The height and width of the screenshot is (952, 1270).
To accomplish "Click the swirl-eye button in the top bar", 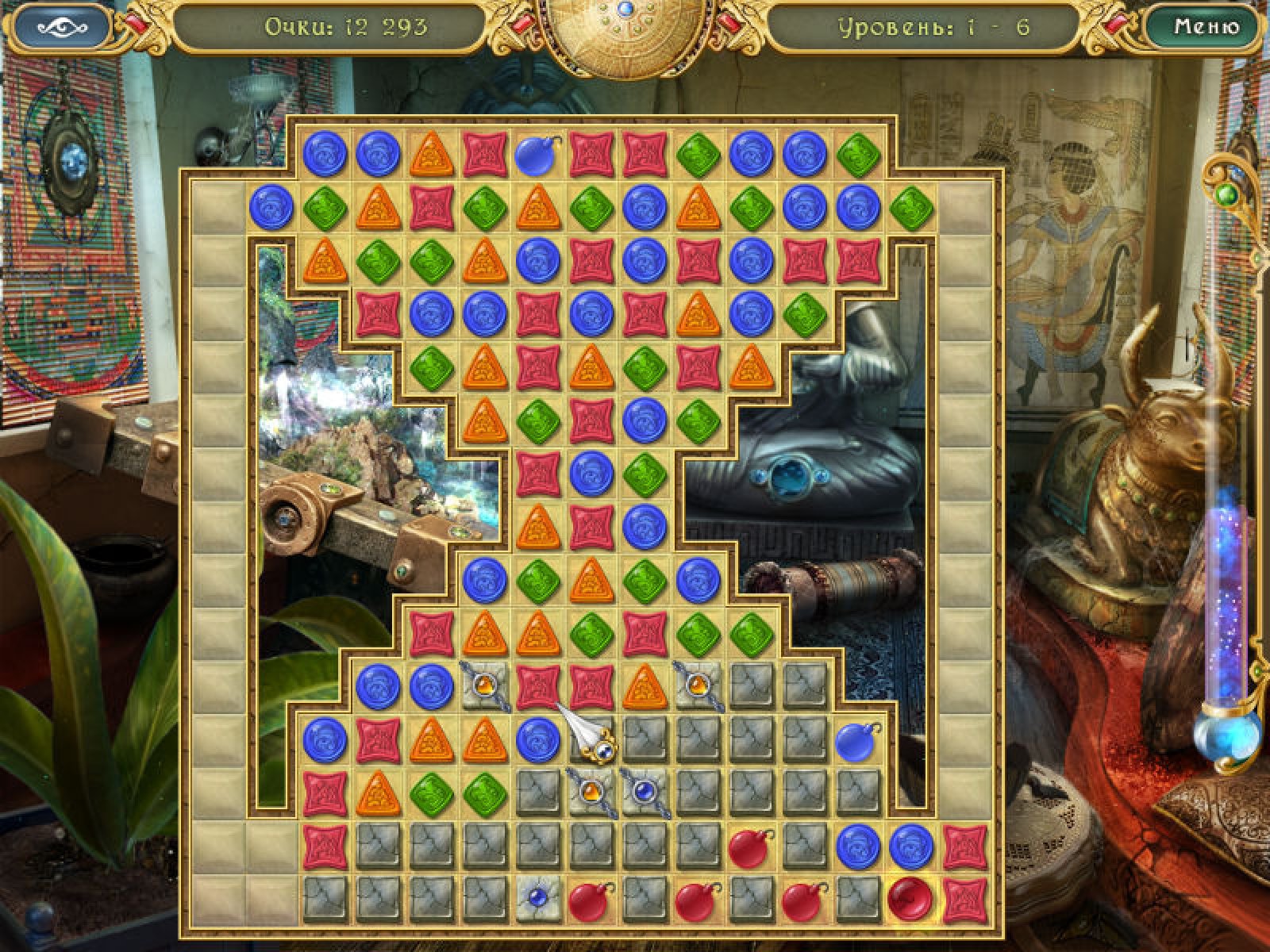I will click(63, 27).
